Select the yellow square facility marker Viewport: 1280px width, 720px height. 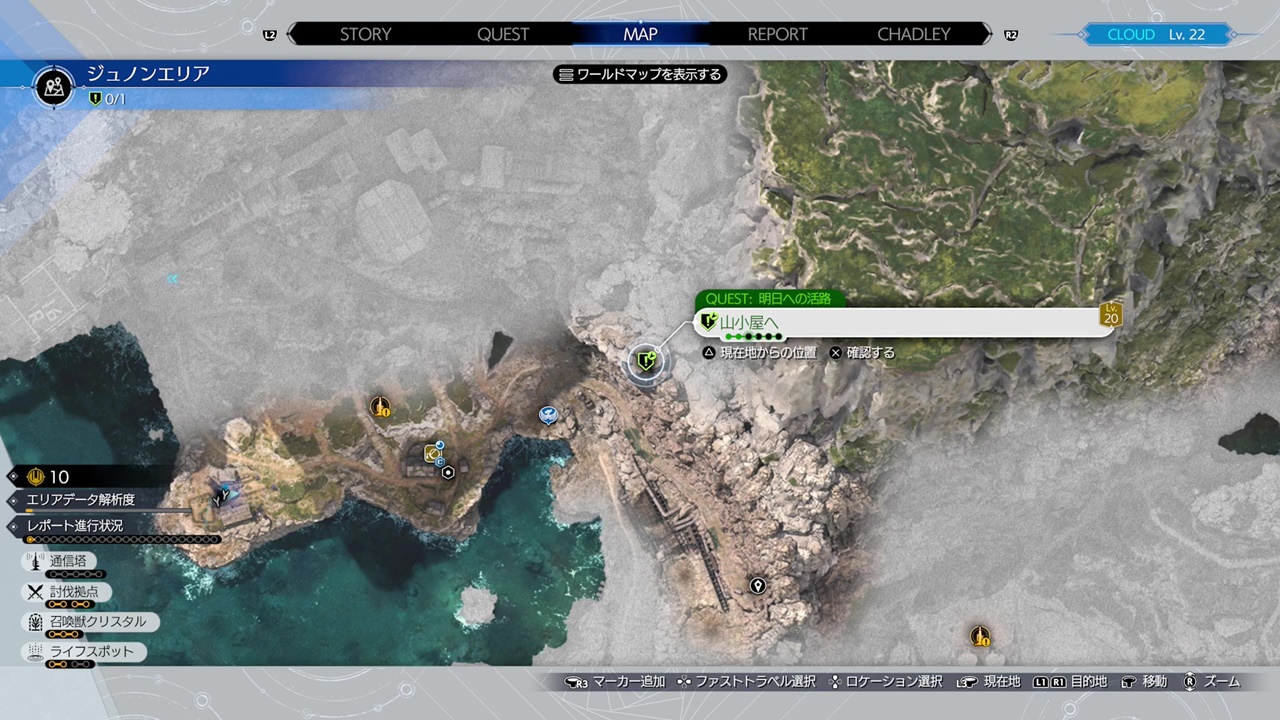pos(433,454)
